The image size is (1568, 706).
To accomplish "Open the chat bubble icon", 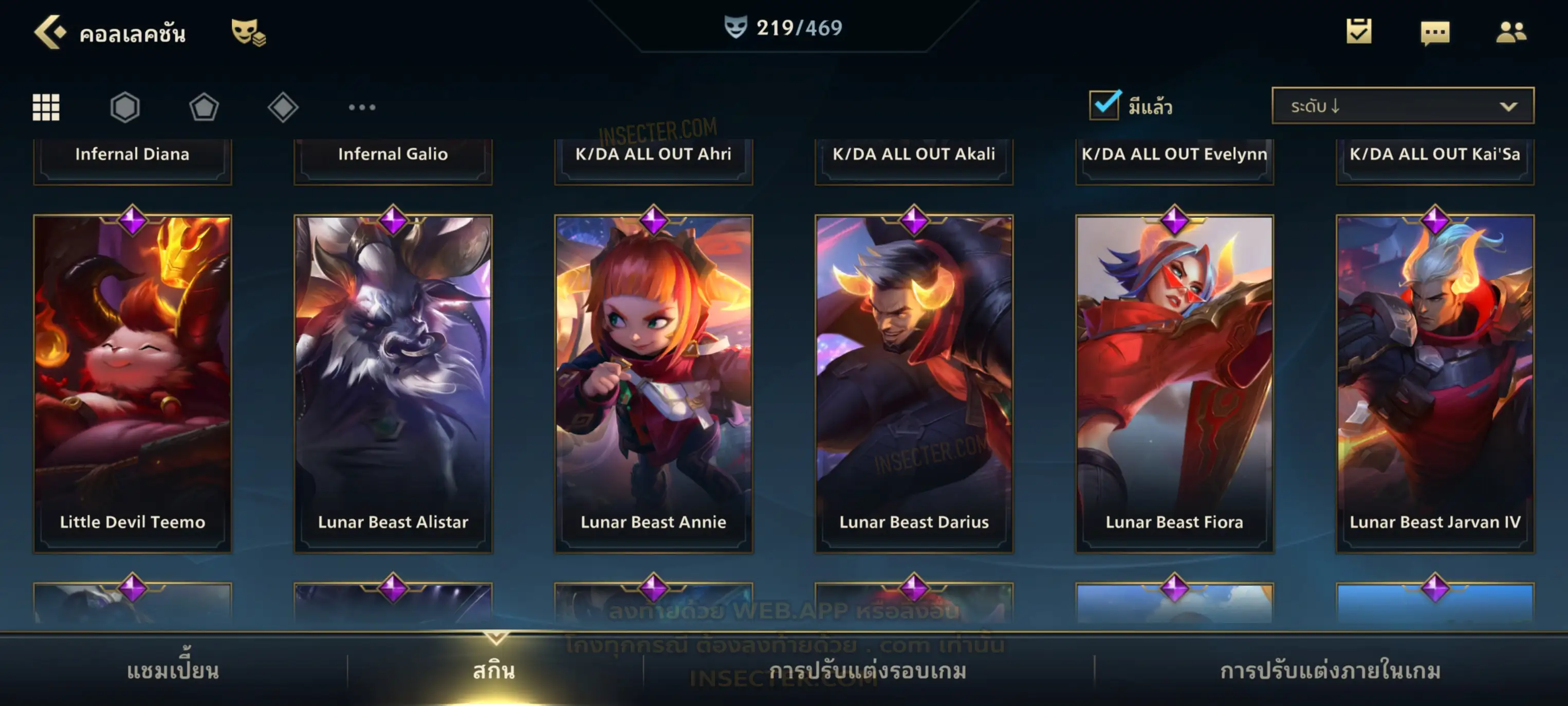I will 1435,32.
